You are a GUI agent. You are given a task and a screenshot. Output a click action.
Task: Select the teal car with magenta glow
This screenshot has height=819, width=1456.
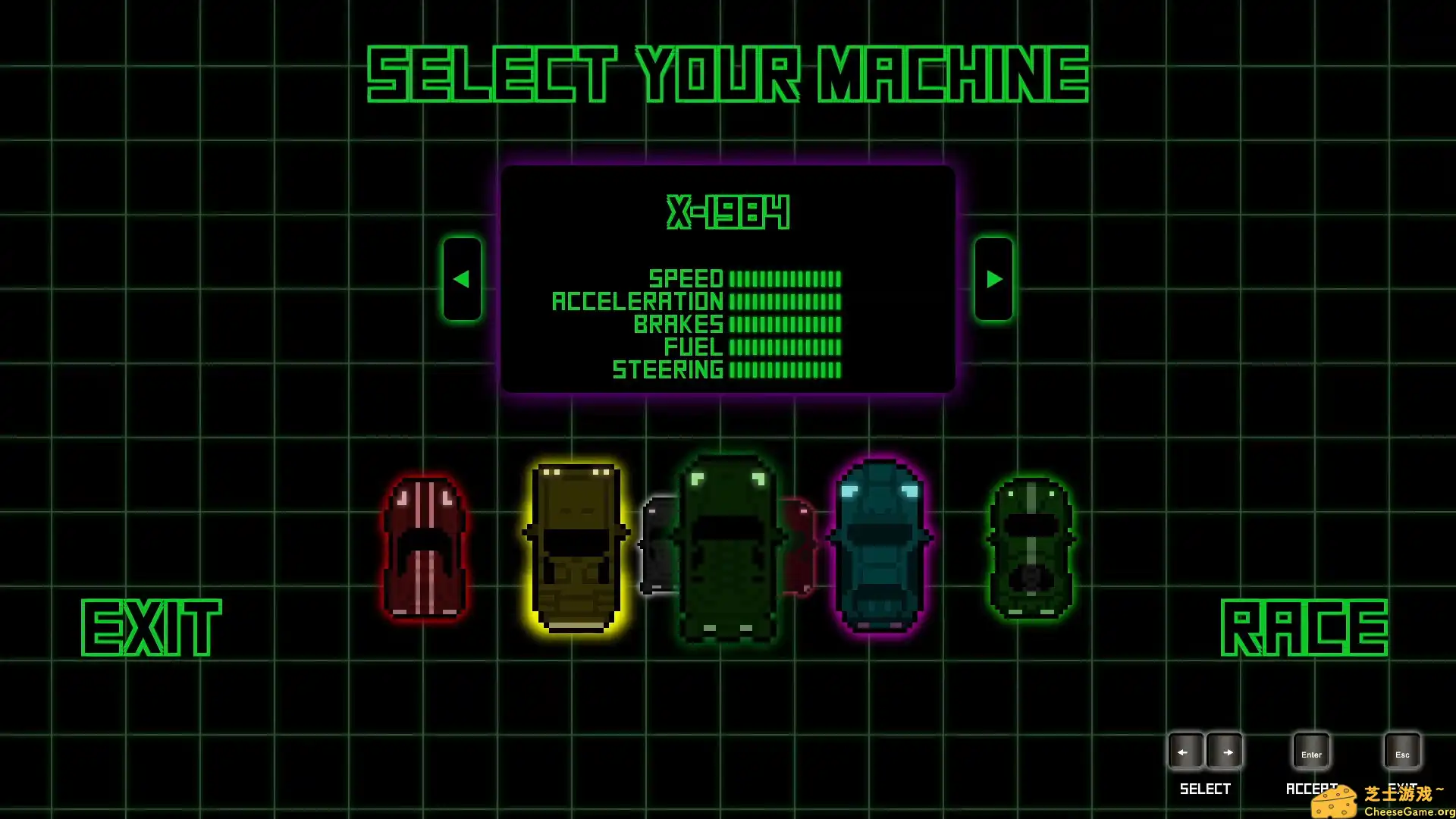coord(880,546)
